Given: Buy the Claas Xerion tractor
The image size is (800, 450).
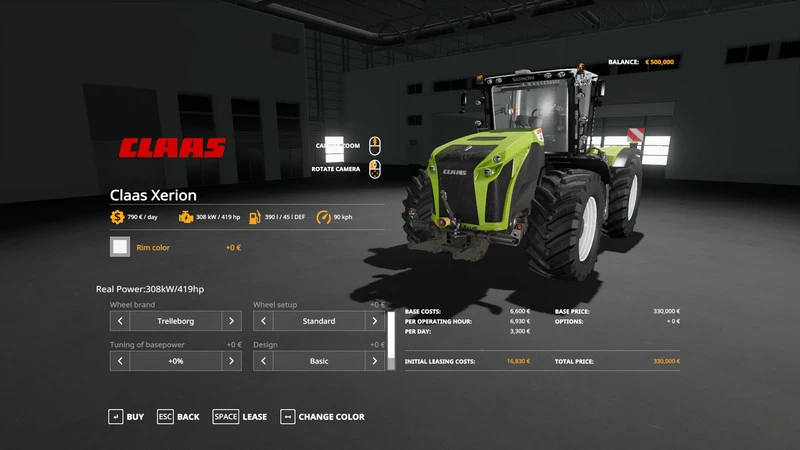Looking at the screenshot, I should point(126,416).
